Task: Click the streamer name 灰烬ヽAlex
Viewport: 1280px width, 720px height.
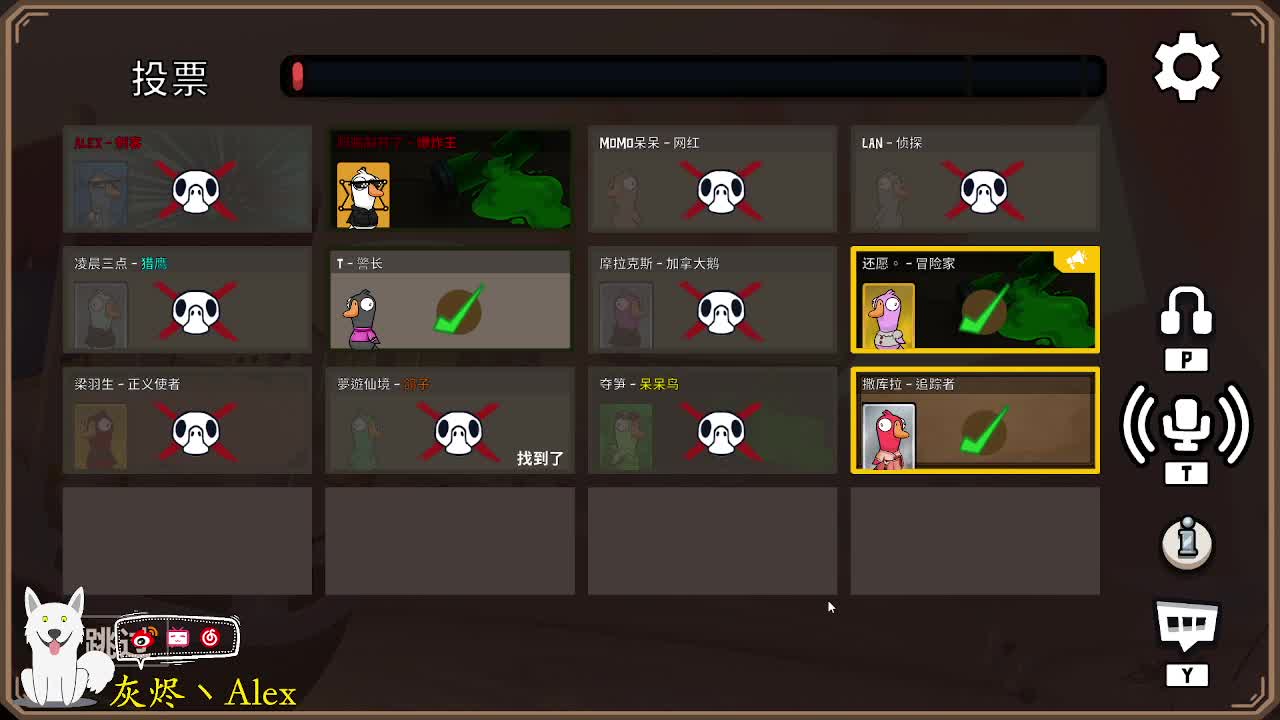Action: tap(200, 692)
